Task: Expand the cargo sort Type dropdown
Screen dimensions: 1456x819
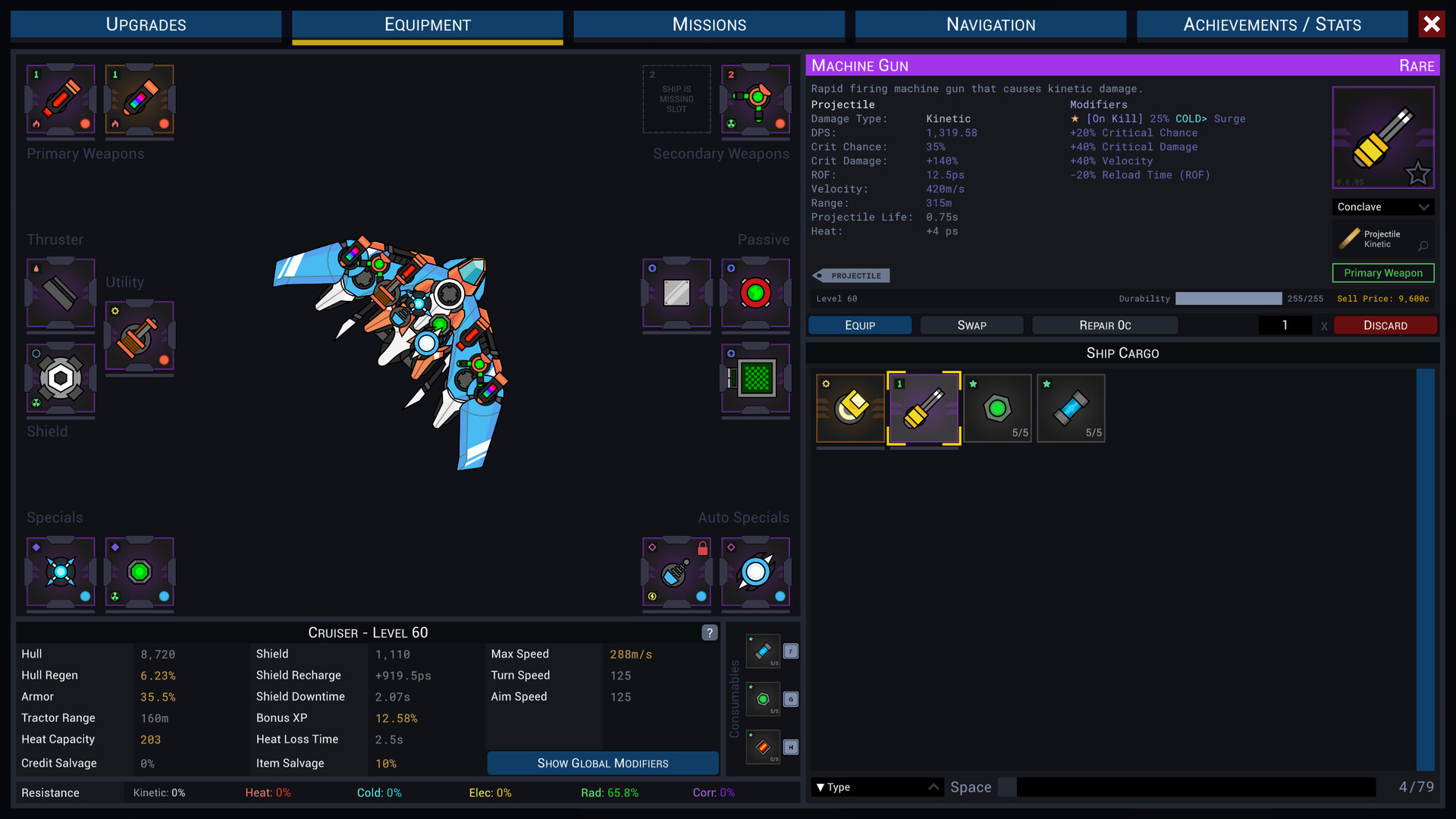Action: (876, 787)
